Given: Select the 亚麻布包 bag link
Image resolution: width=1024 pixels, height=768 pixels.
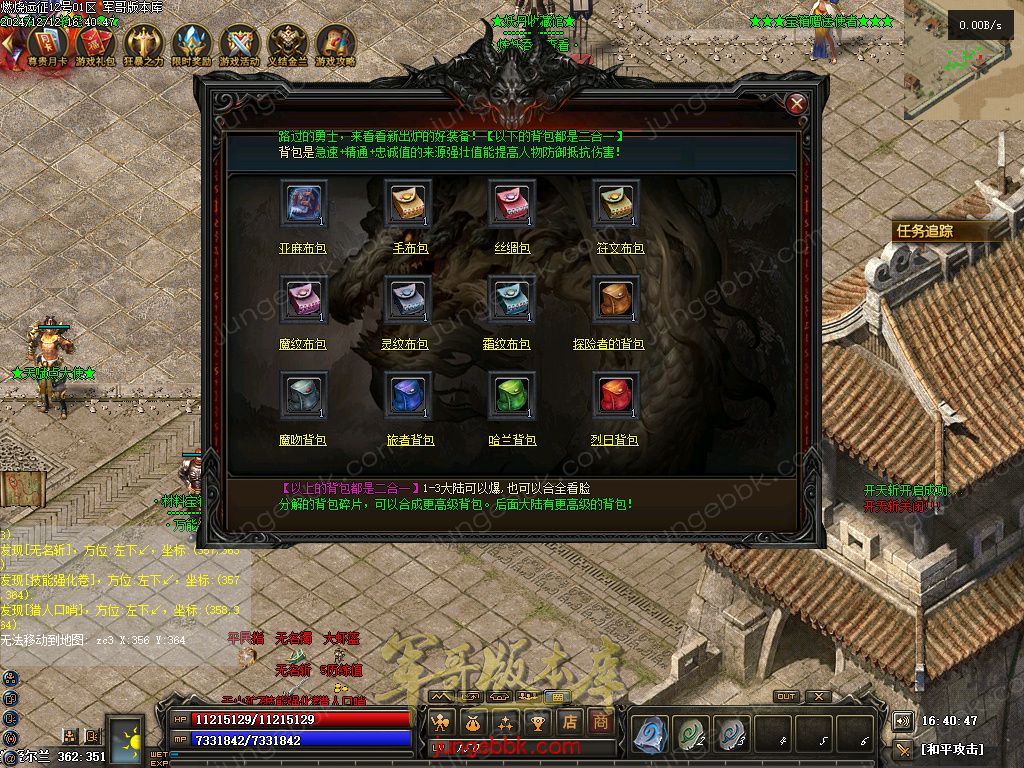Looking at the screenshot, I should 302,248.
